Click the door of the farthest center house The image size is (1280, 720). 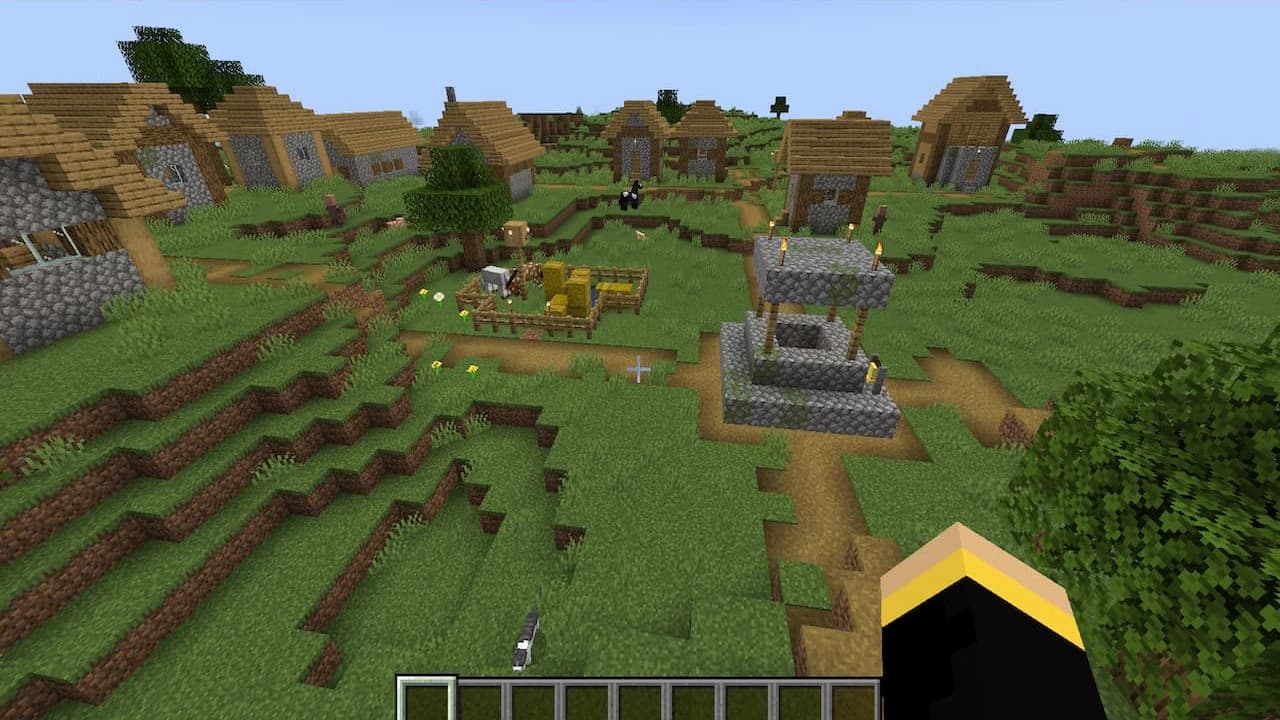[635, 160]
